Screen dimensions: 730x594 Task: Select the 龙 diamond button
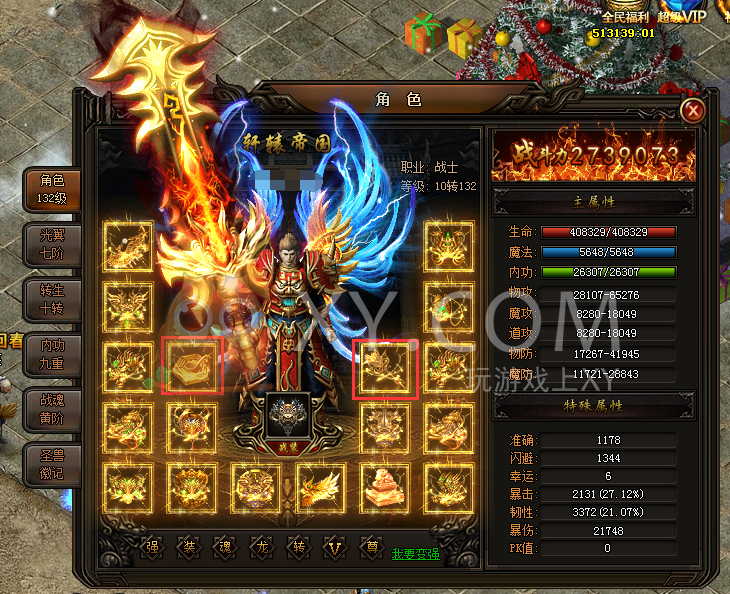click(262, 548)
